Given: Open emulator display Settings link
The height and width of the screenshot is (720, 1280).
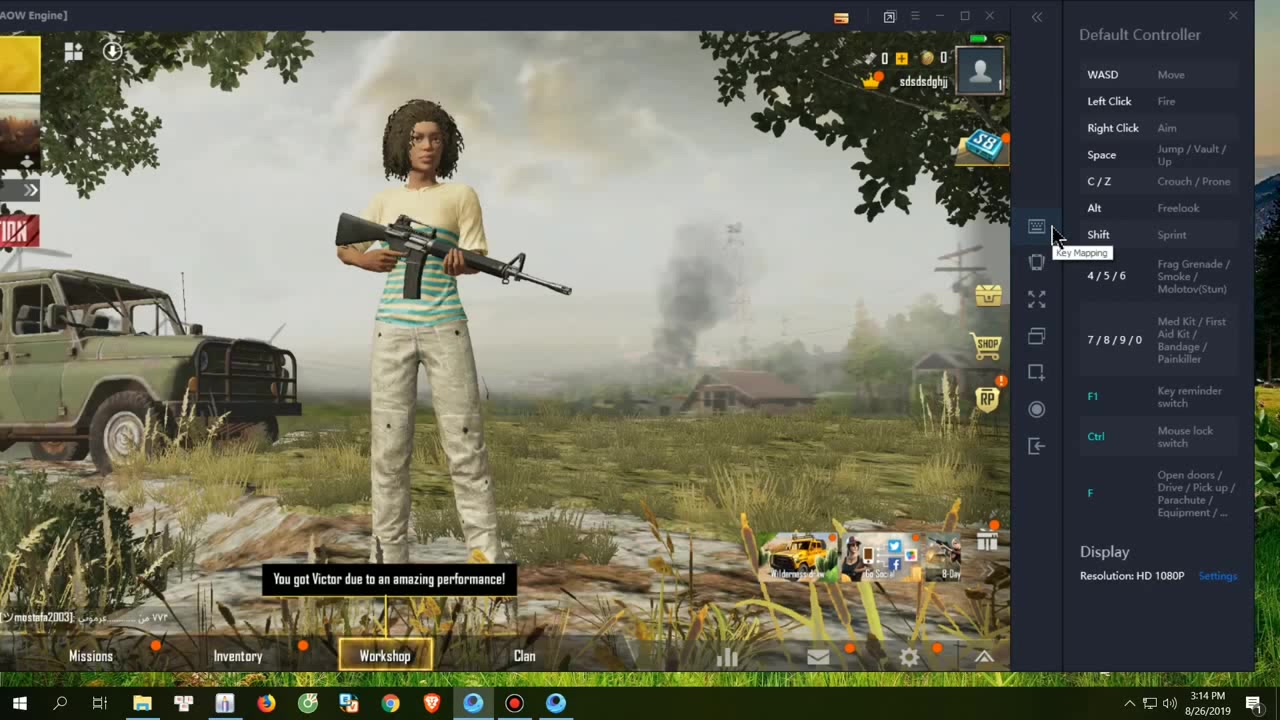Looking at the screenshot, I should point(1218,576).
